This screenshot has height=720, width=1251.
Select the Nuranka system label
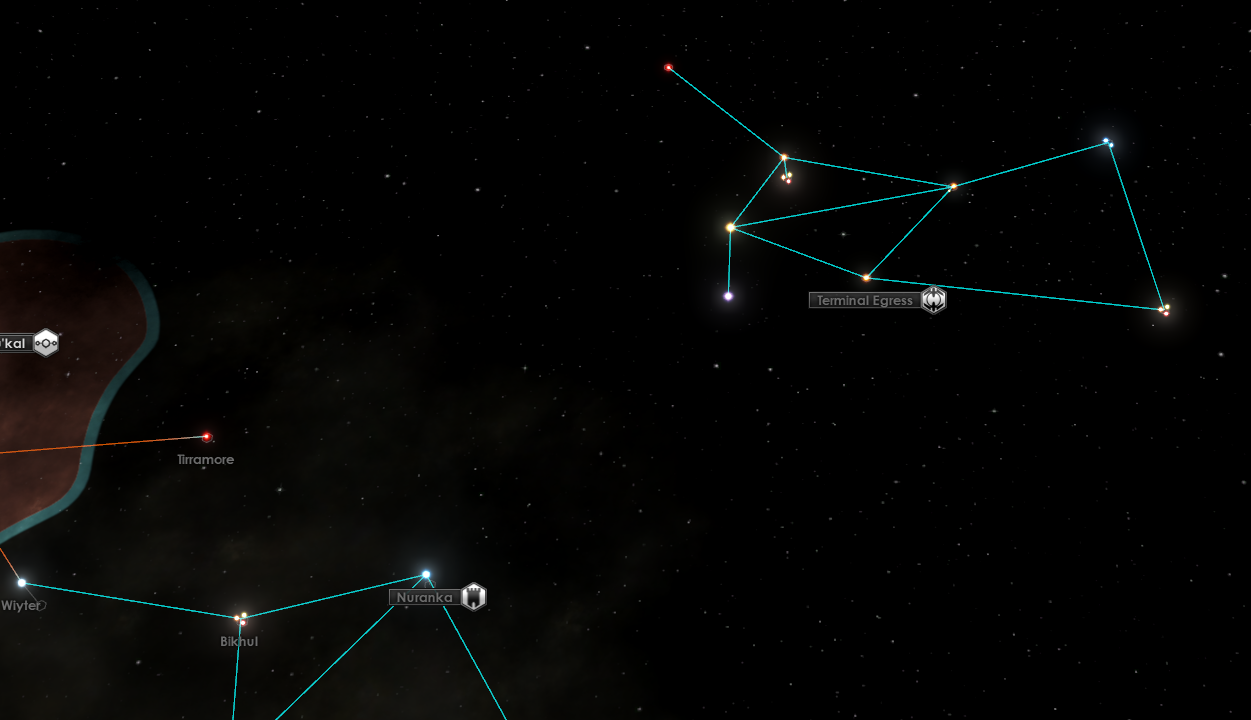tap(425, 598)
